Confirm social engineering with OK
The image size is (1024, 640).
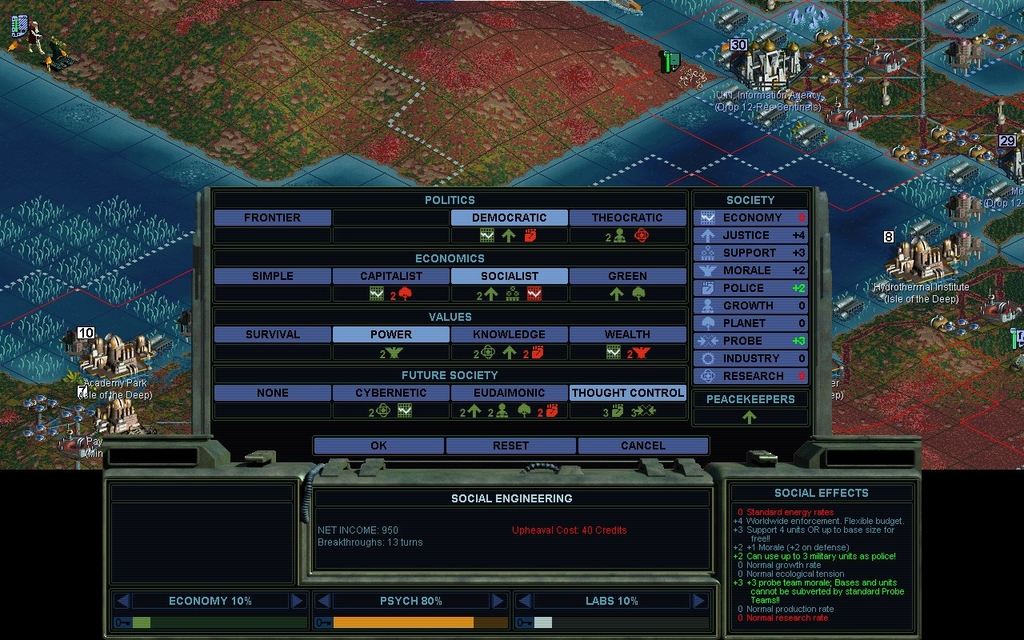point(378,445)
